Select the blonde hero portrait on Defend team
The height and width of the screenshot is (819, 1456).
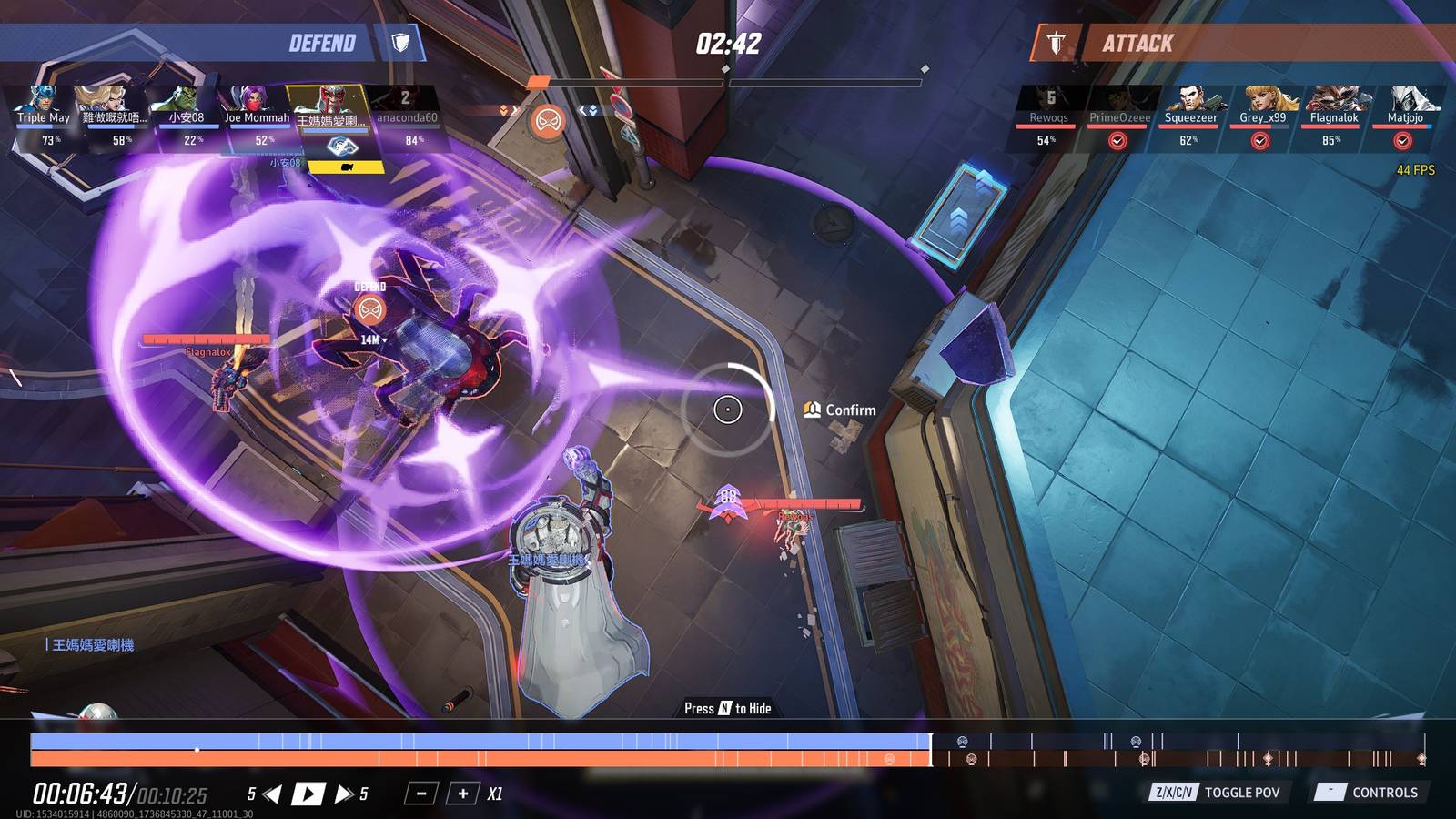(114, 106)
